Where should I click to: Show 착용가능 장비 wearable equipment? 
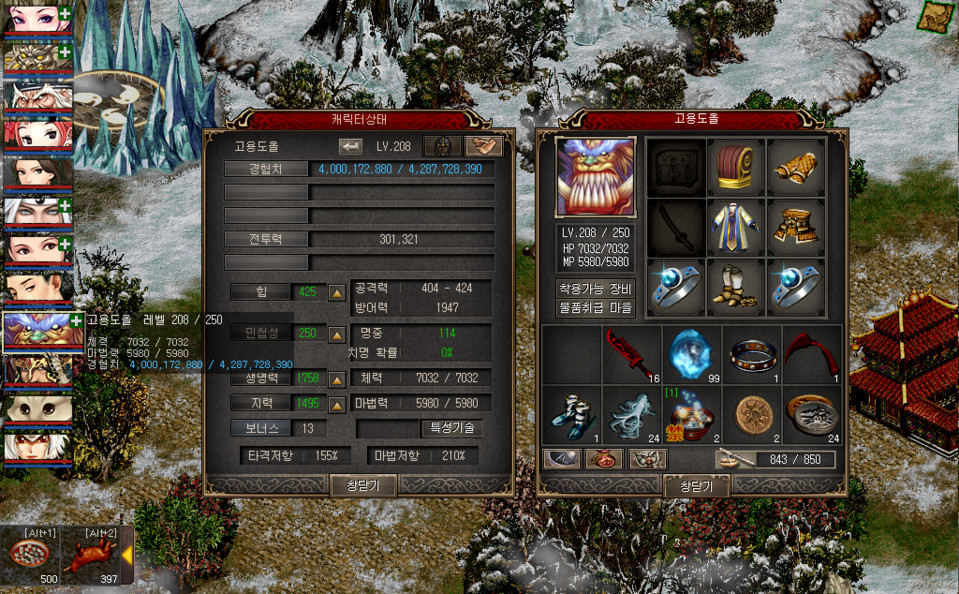pos(594,288)
